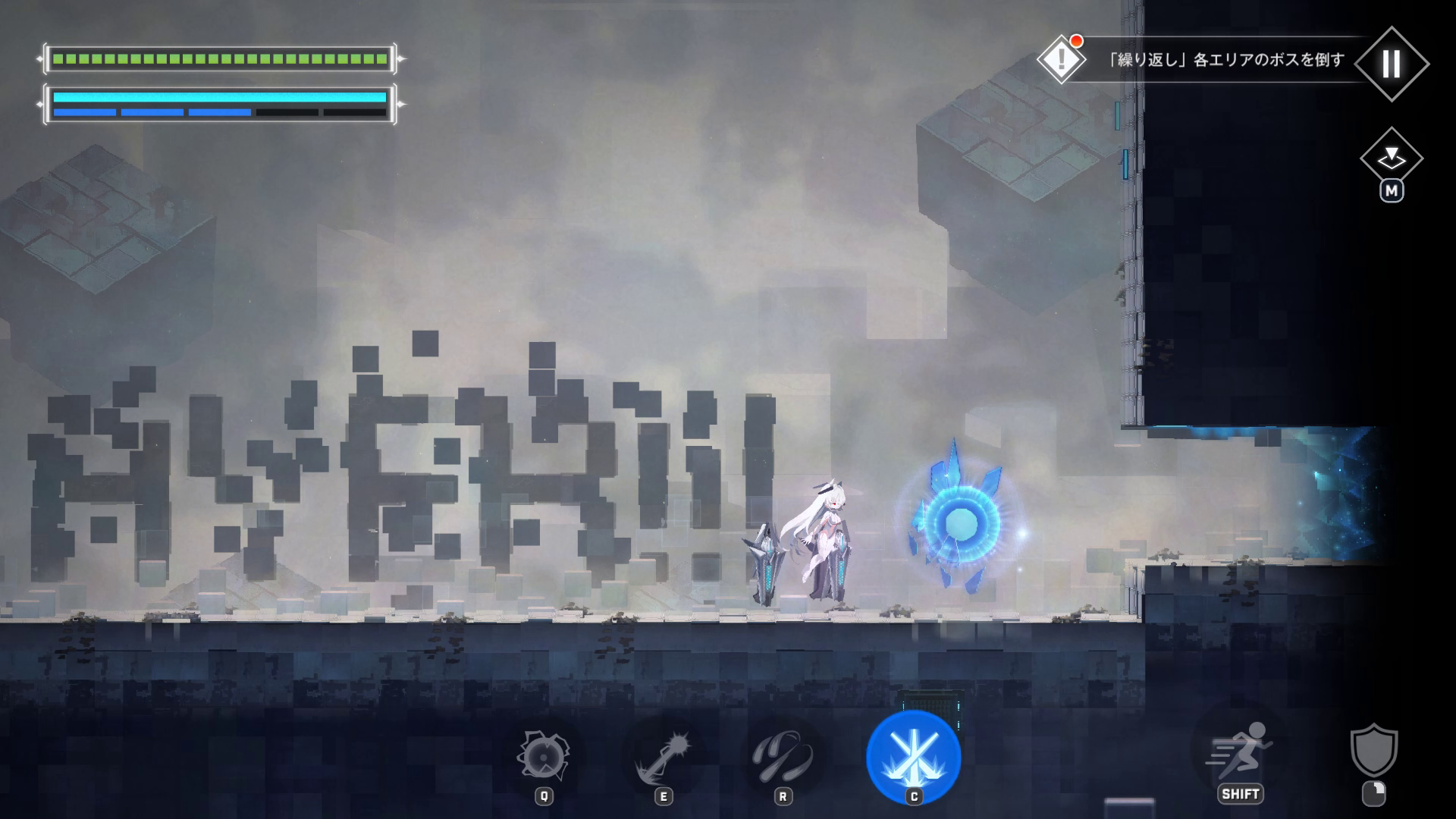Tap the running figure dash button
The height and width of the screenshot is (819, 1456).
pyautogui.click(x=1241, y=751)
